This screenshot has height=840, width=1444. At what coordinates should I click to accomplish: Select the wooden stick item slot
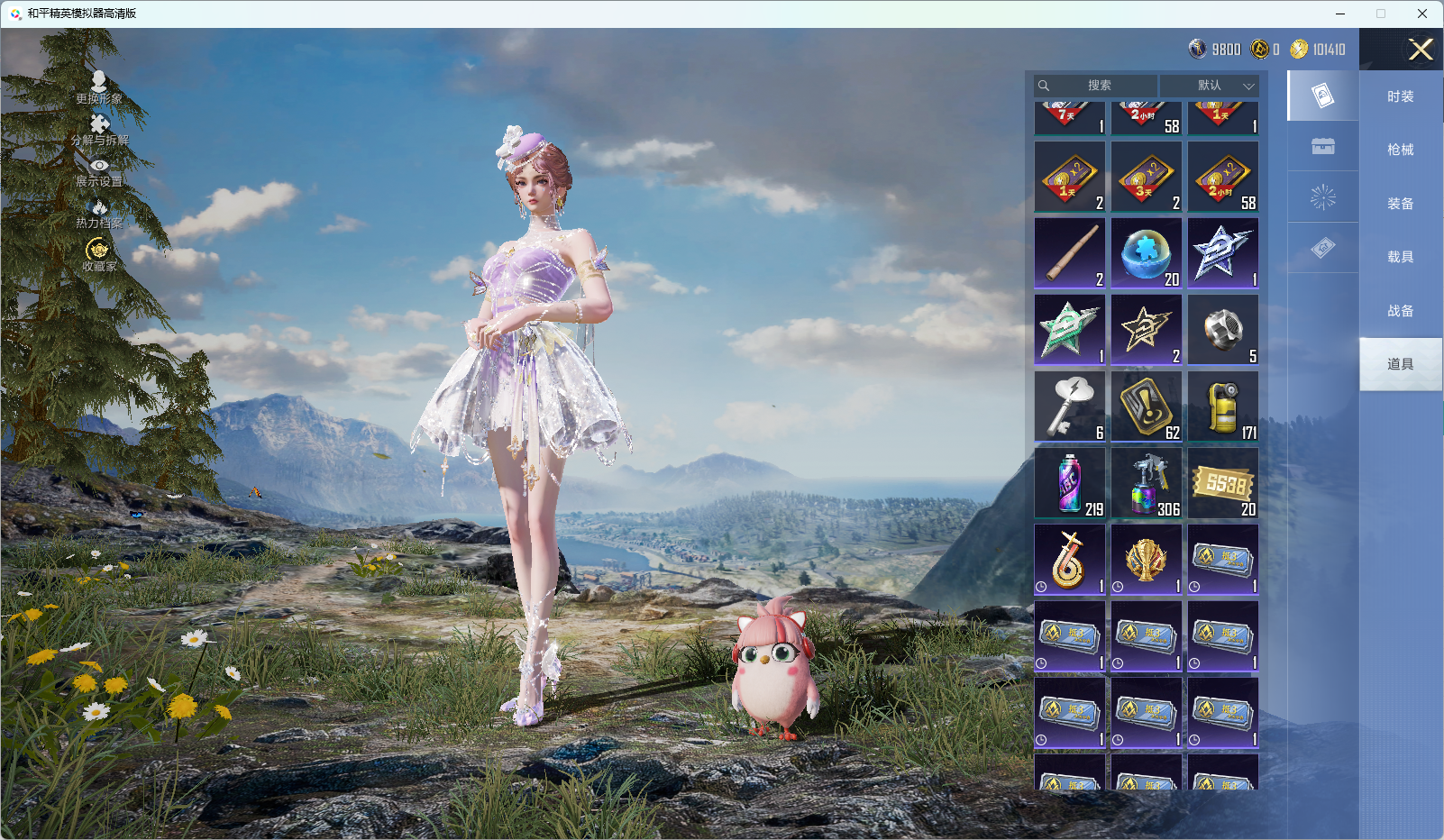click(x=1070, y=253)
